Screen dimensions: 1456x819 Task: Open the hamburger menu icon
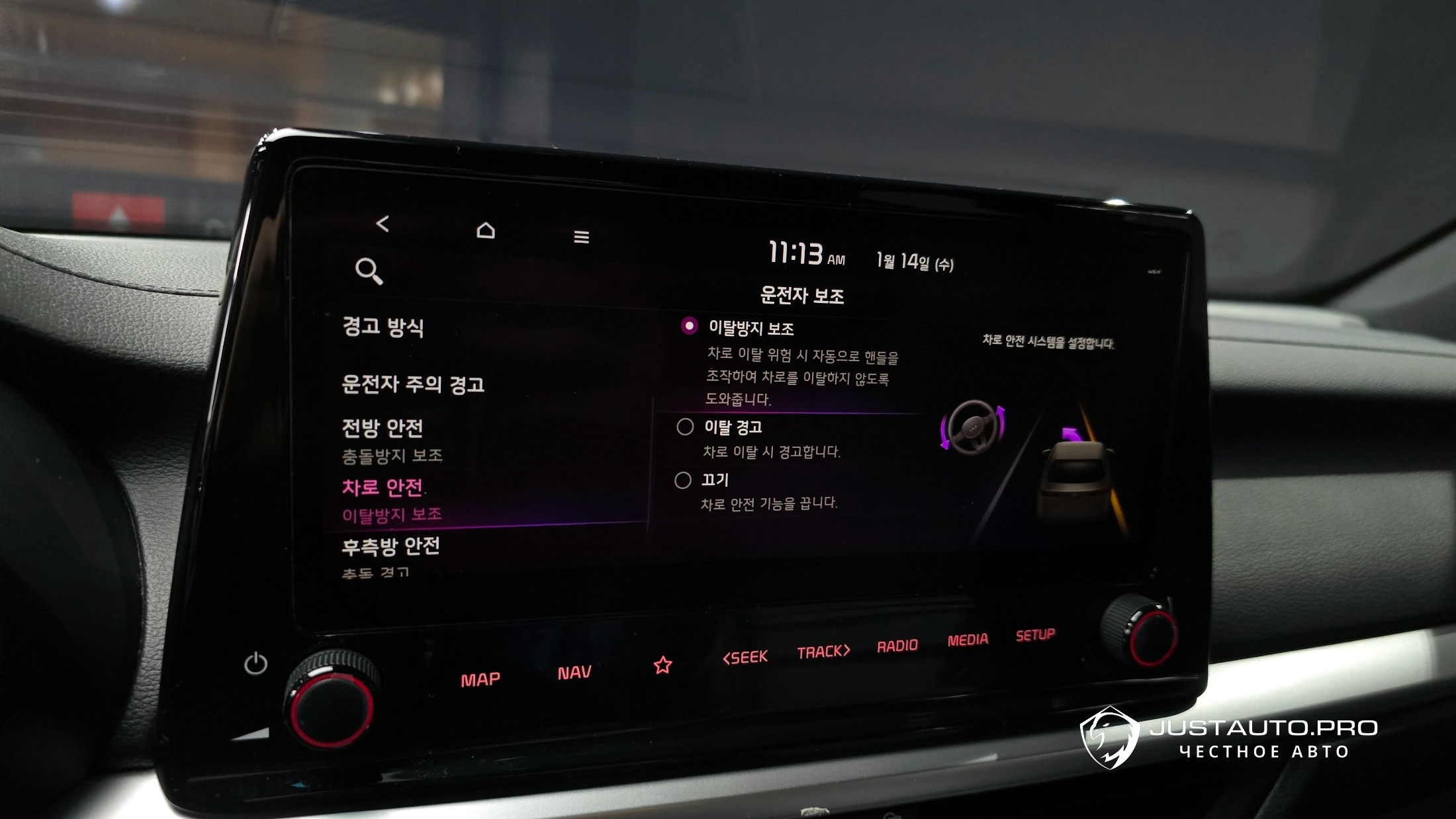581,237
